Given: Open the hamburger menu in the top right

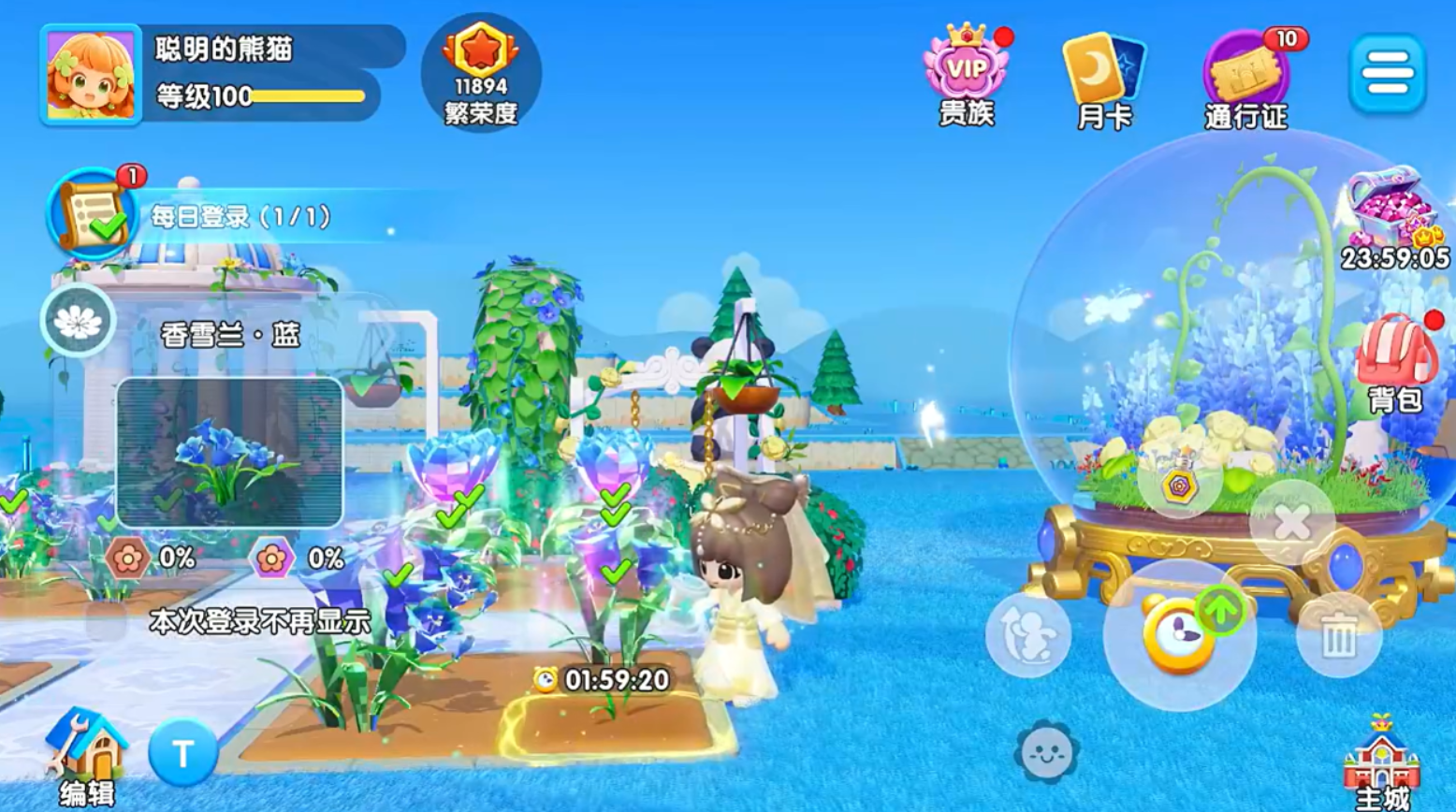Looking at the screenshot, I should point(1390,71).
